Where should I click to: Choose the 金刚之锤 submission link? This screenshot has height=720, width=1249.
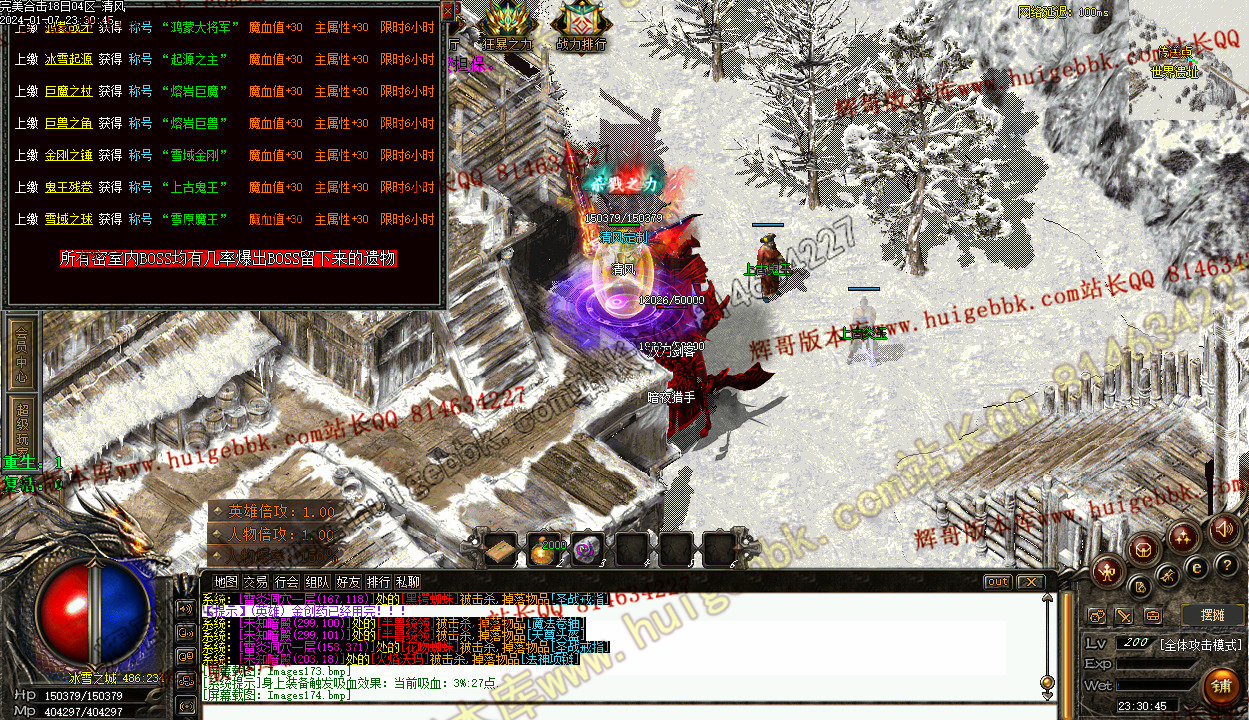tap(69, 155)
